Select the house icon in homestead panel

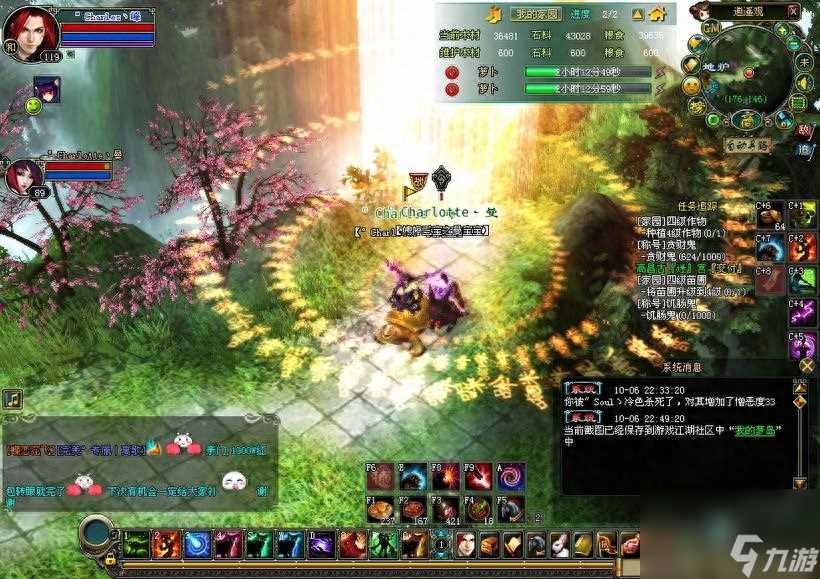pyautogui.click(x=657, y=14)
